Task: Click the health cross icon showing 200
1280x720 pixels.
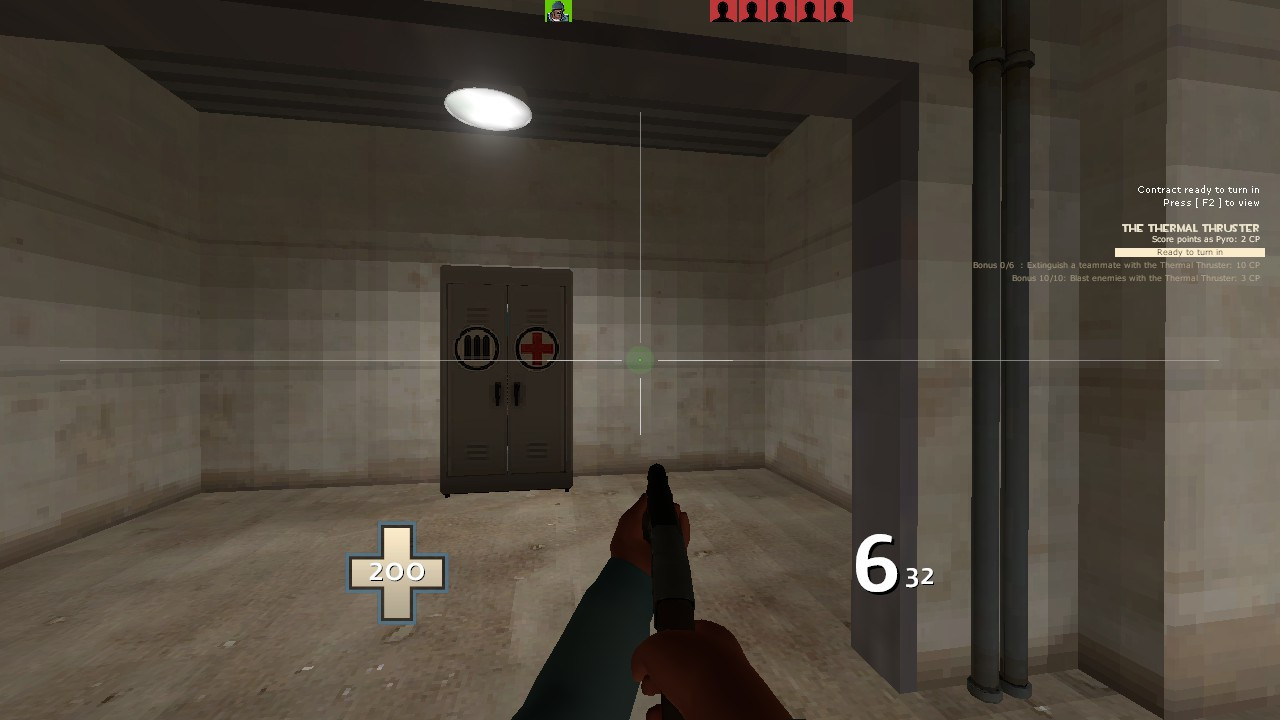Action: pyautogui.click(x=399, y=572)
